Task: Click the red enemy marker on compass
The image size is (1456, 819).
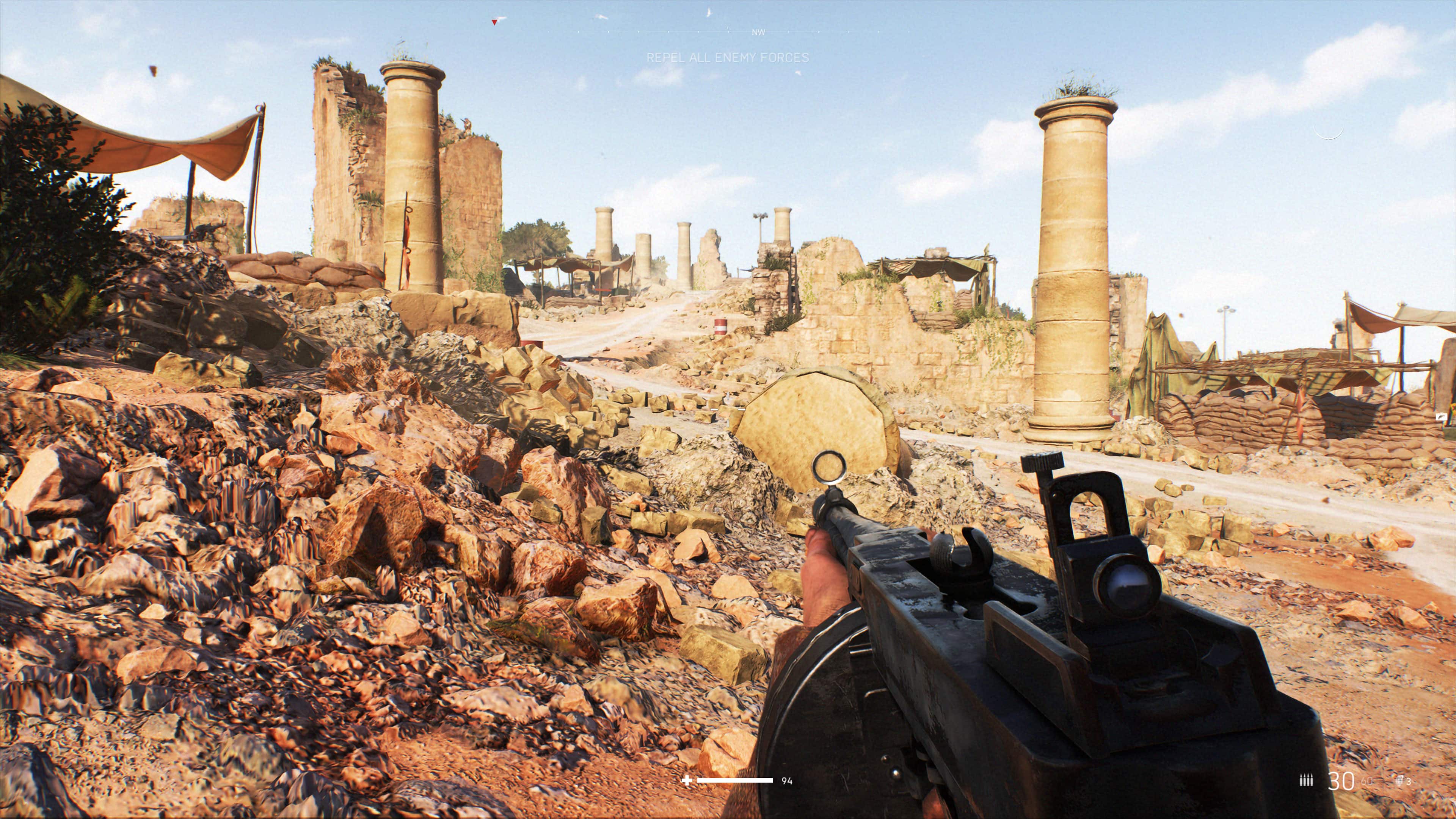Action: pos(494,22)
